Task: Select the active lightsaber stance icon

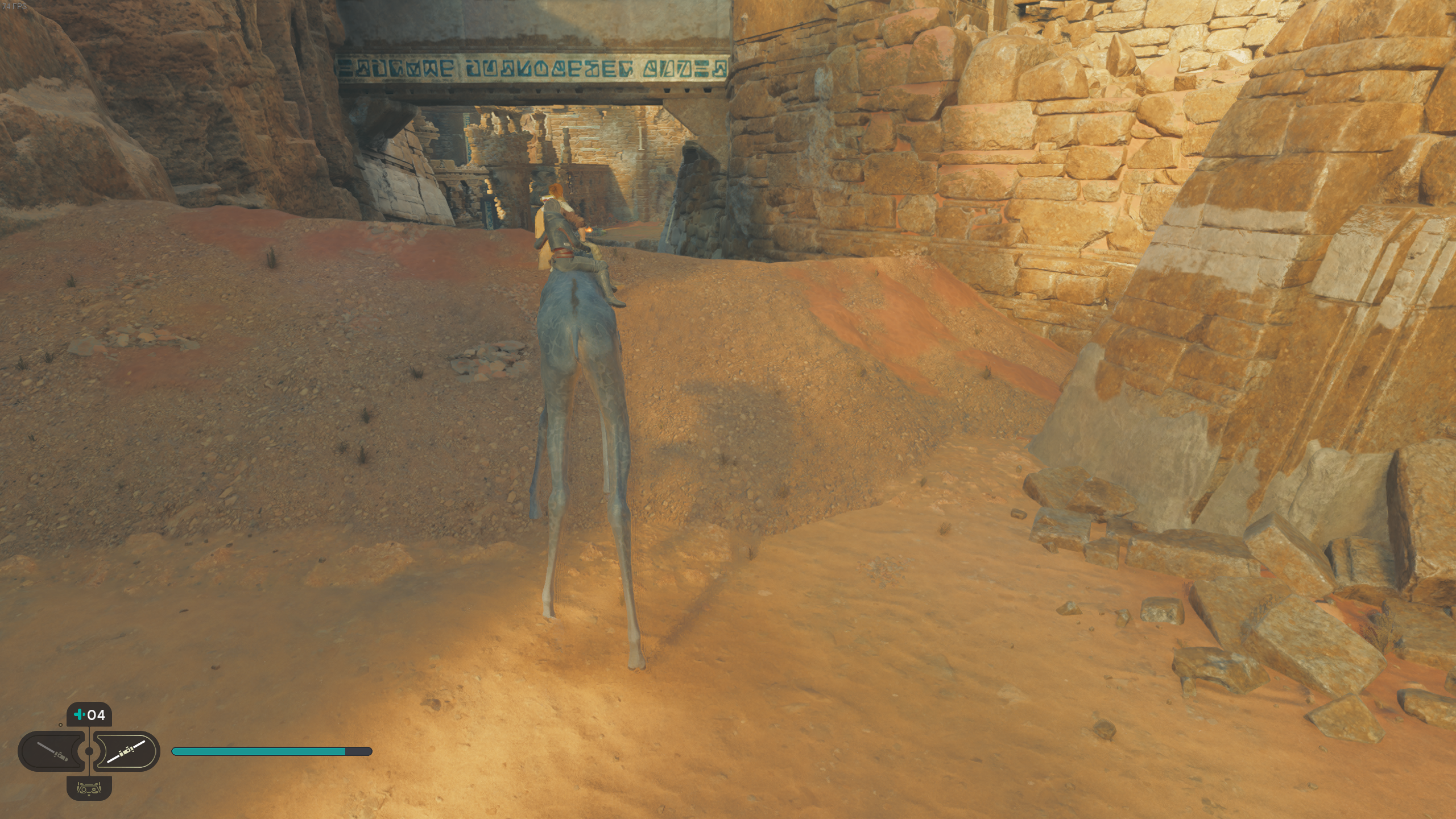Action: point(127,752)
